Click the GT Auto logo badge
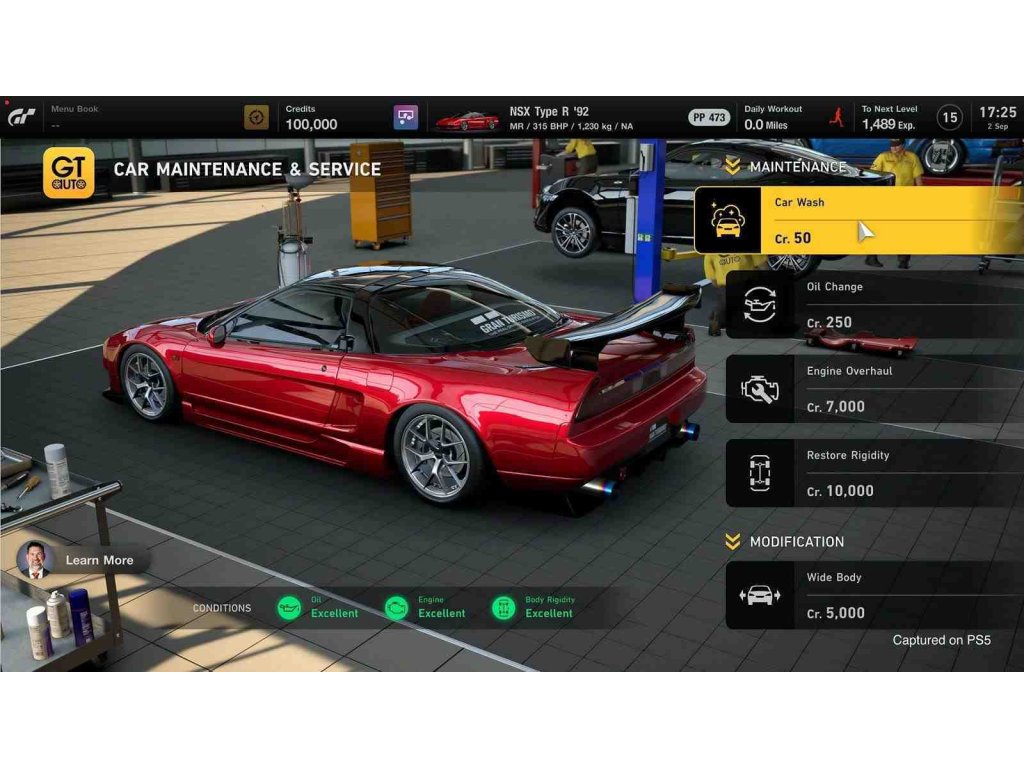Screen dimensions: 1024x768 pos(69,173)
